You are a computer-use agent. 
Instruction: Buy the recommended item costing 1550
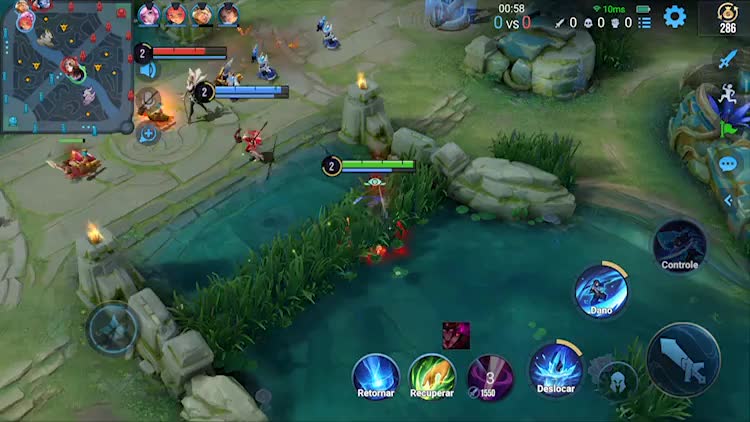coord(490,376)
